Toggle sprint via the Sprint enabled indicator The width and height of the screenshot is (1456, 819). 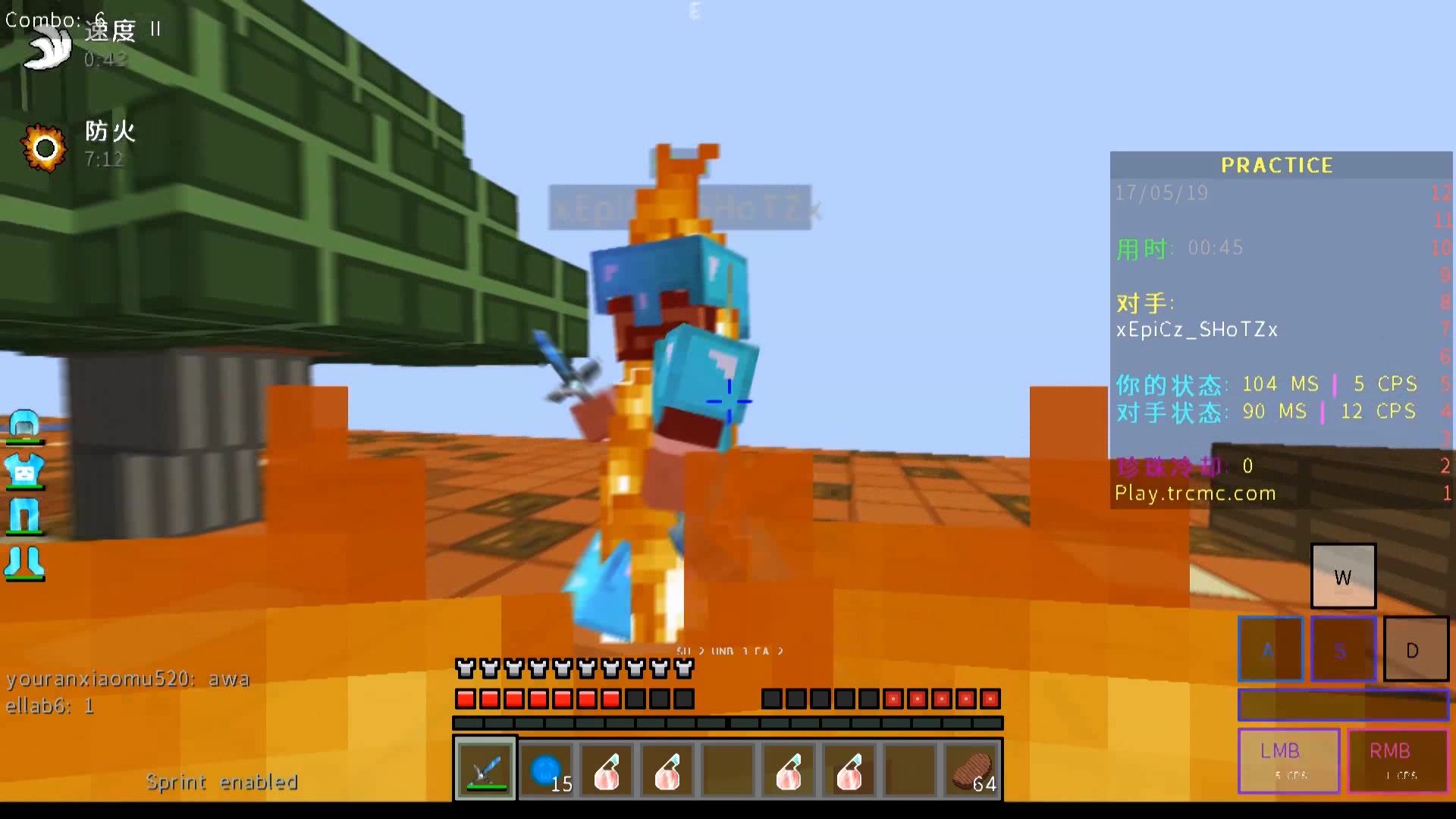pos(222,782)
